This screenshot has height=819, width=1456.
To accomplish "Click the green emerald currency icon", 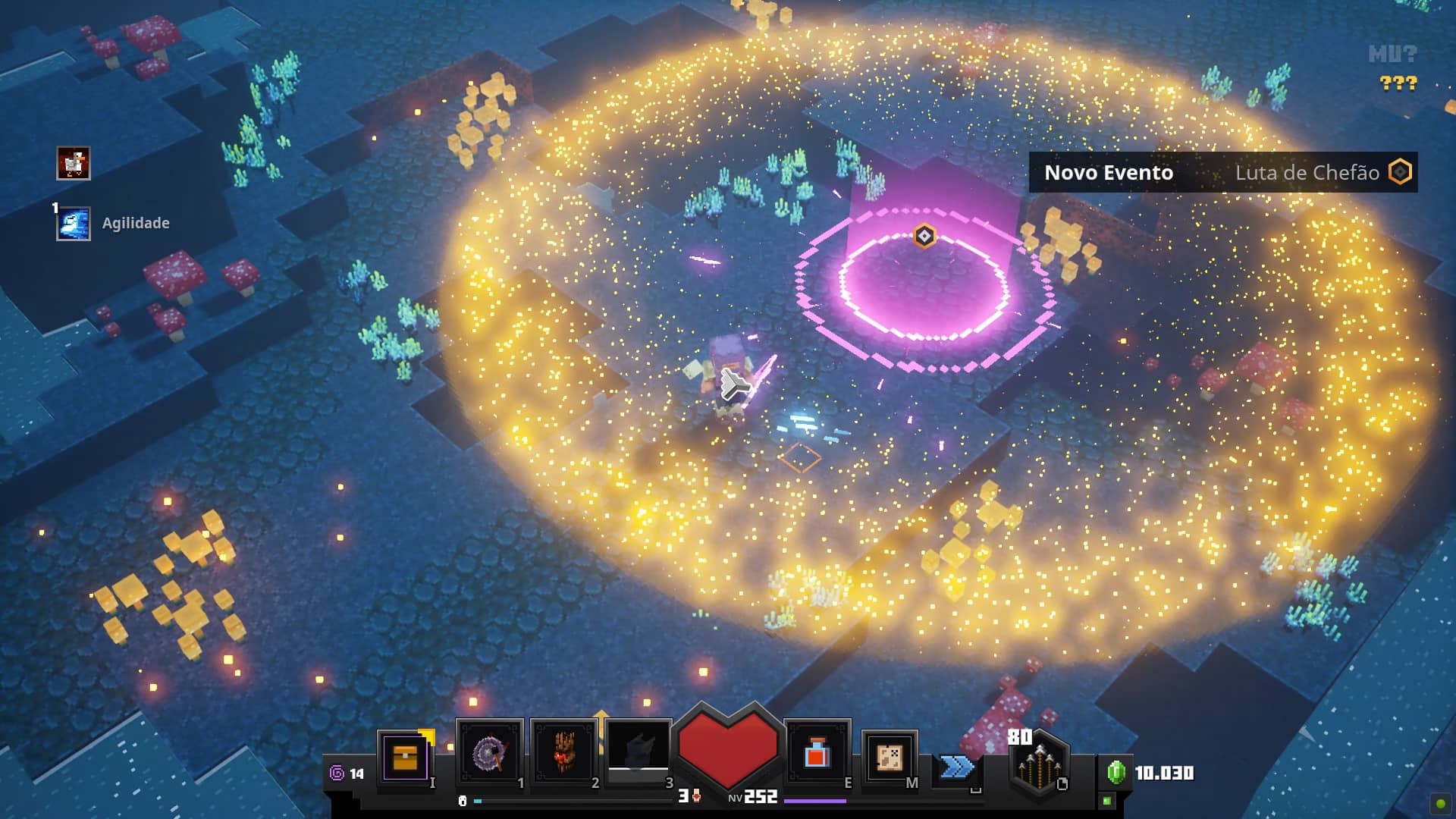I will pyautogui.click(x=1116, y=773).
